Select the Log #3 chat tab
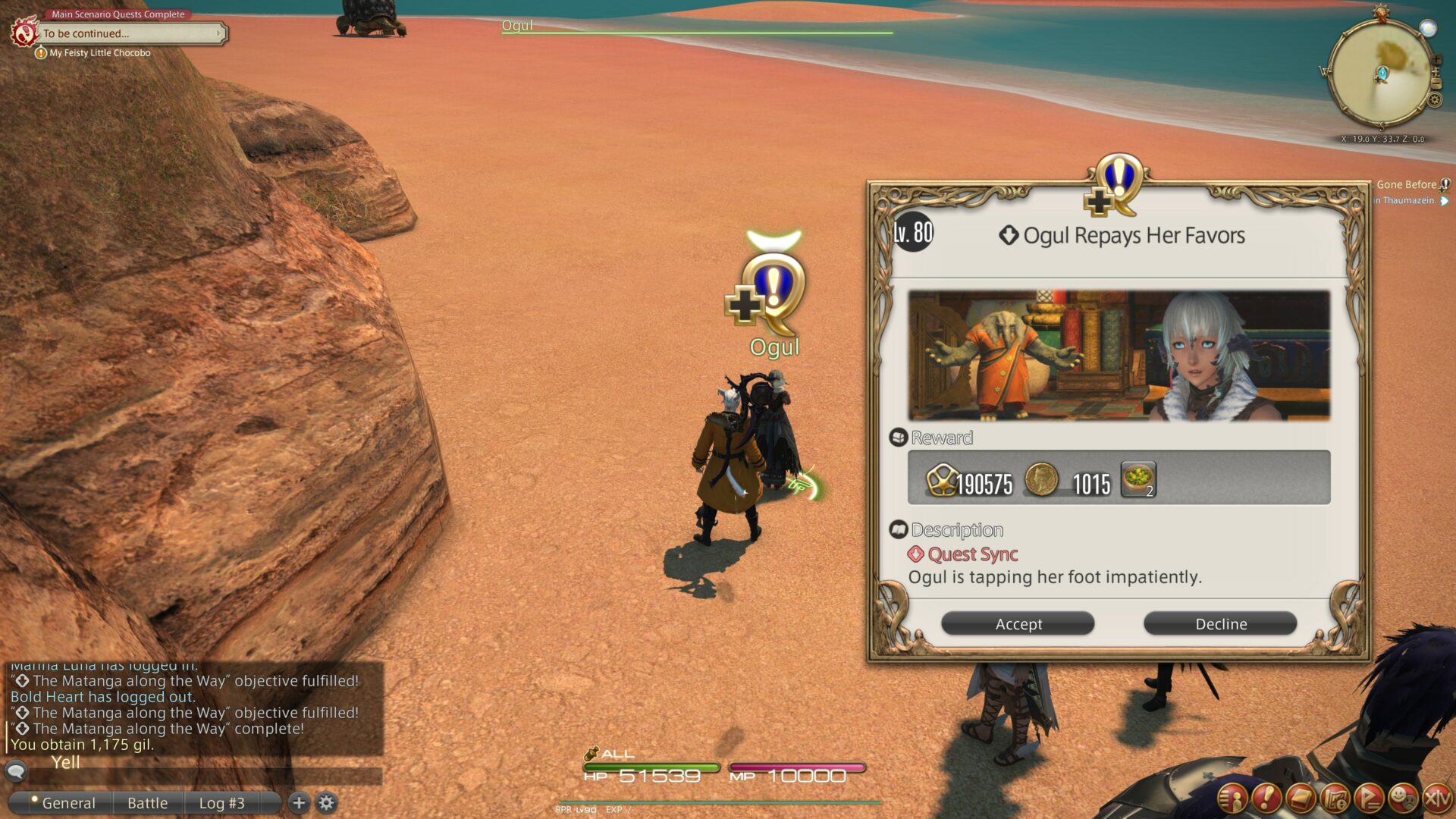 221,802
